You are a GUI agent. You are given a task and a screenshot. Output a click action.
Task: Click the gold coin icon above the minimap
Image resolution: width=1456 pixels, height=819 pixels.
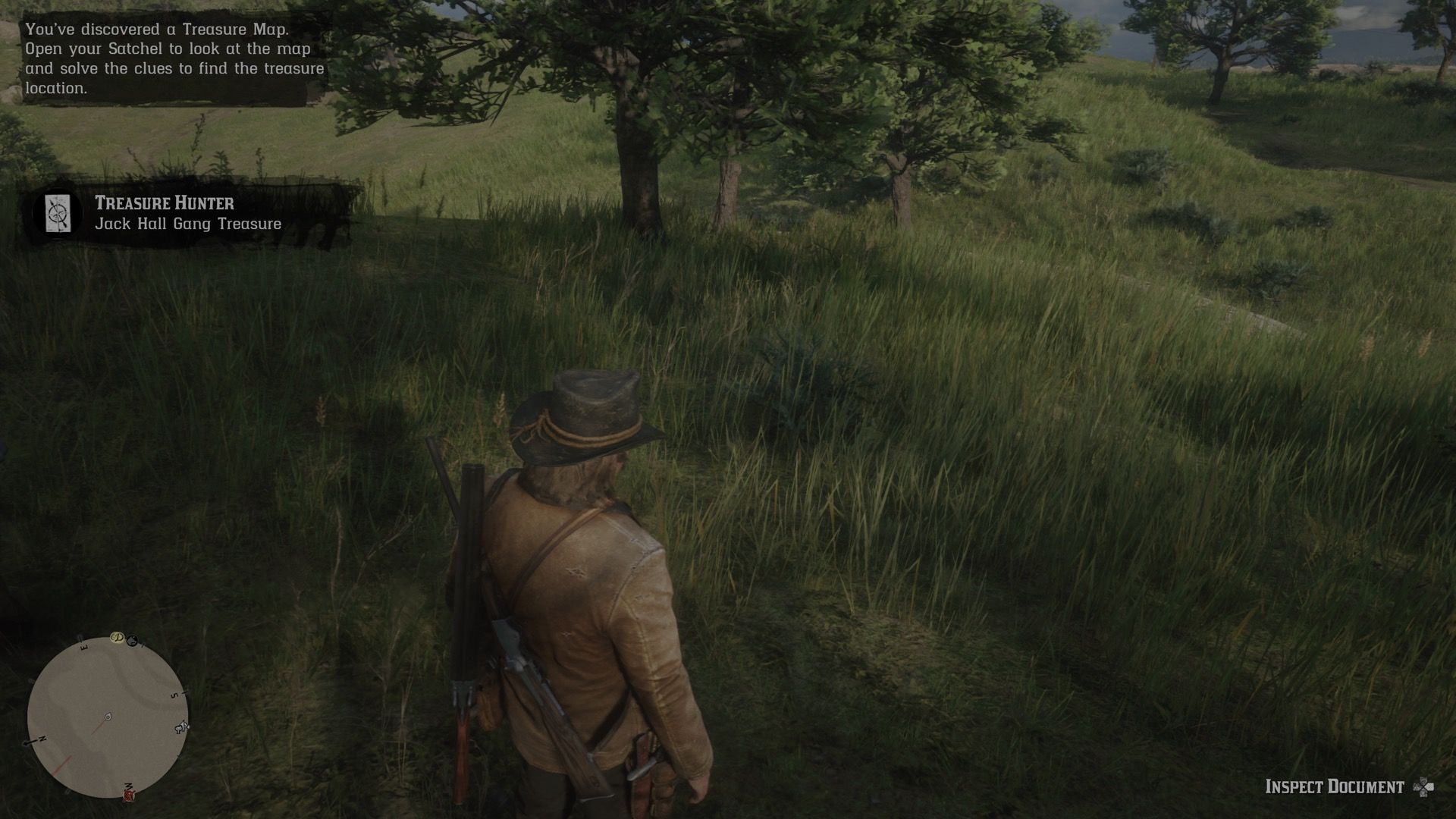(117, 639)
